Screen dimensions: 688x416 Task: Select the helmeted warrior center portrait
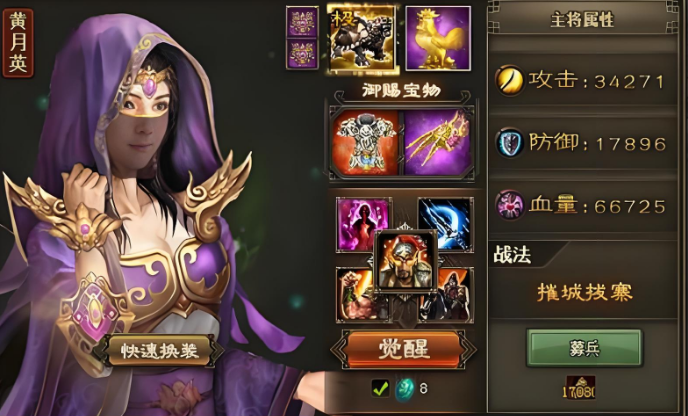point(405,261)
